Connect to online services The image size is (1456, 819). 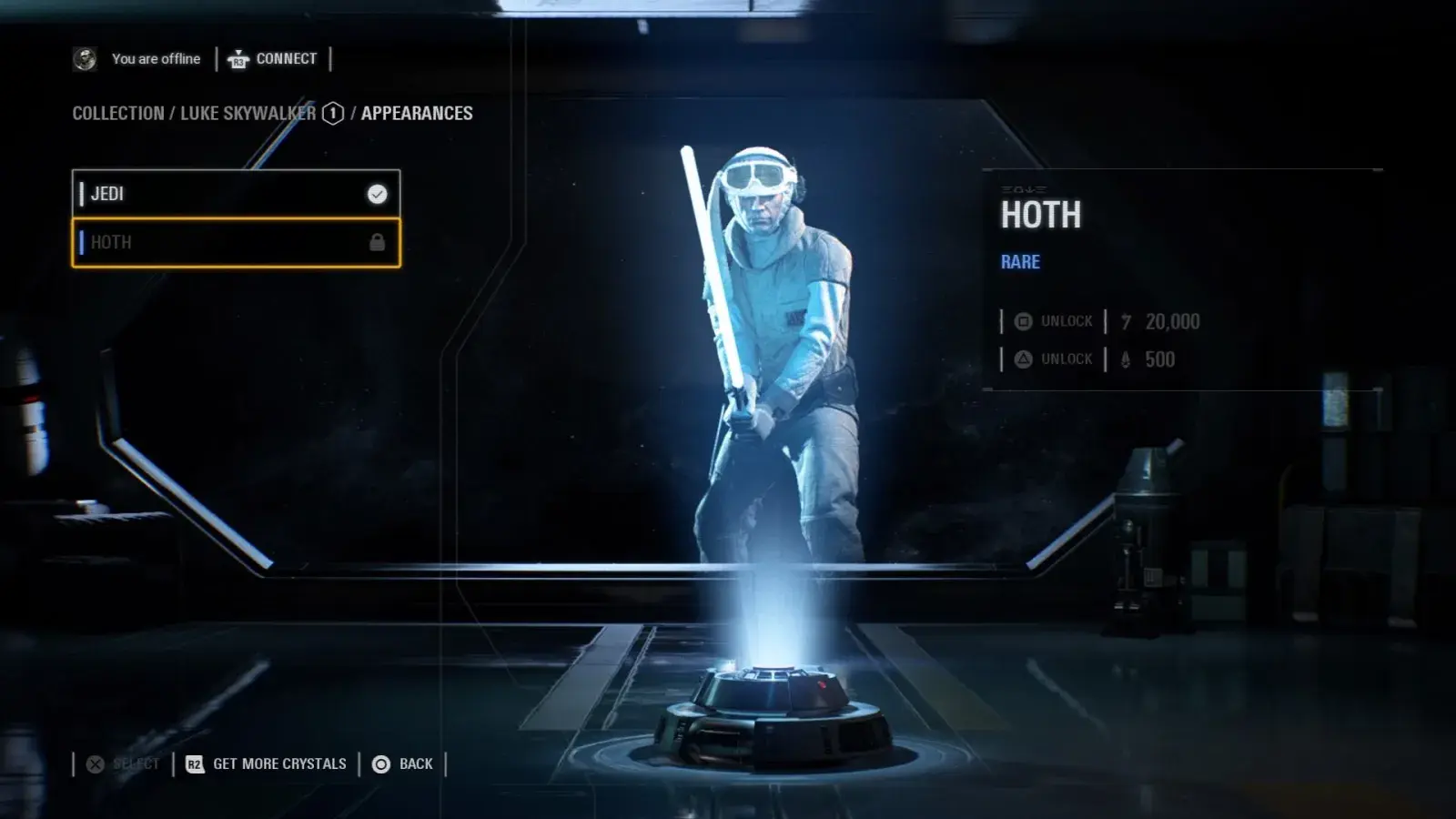273,59
